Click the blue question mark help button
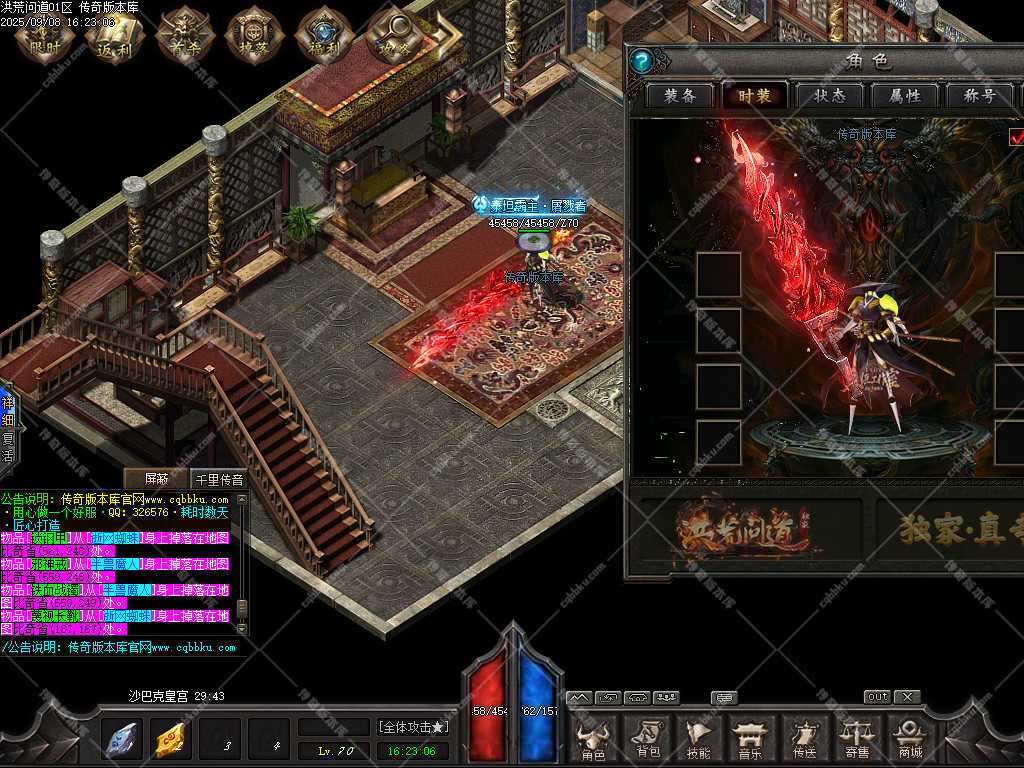The width and height of the screenshot is (1024, 768). (x=642, y=61)
